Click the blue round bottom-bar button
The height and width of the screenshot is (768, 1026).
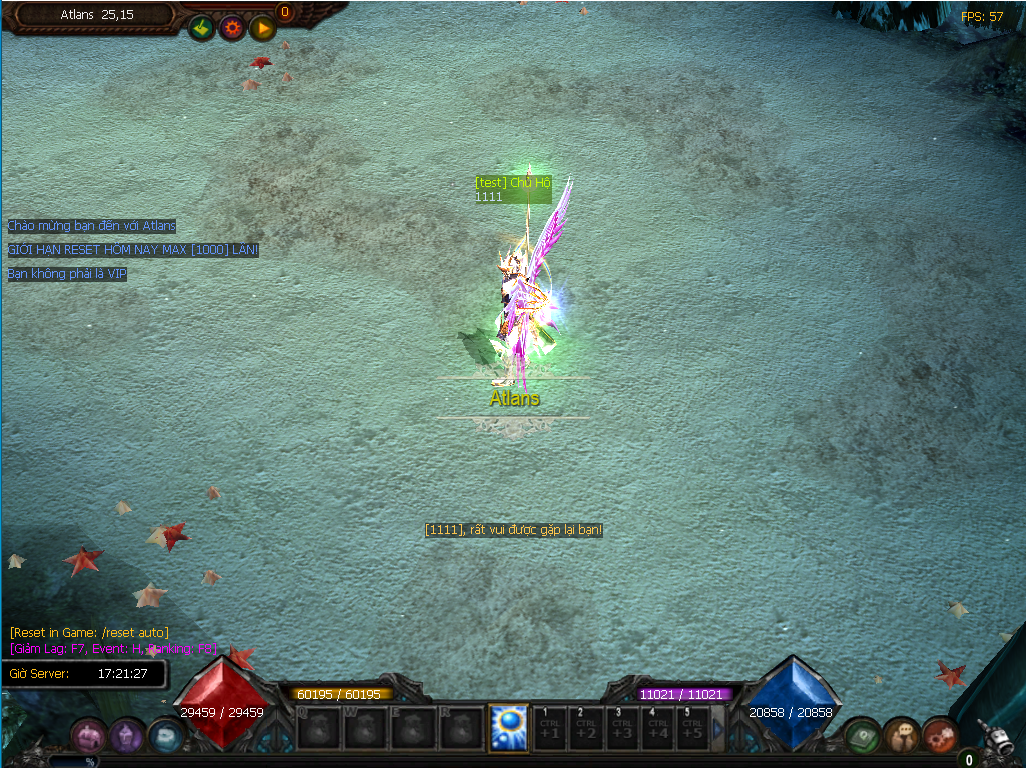166,737
